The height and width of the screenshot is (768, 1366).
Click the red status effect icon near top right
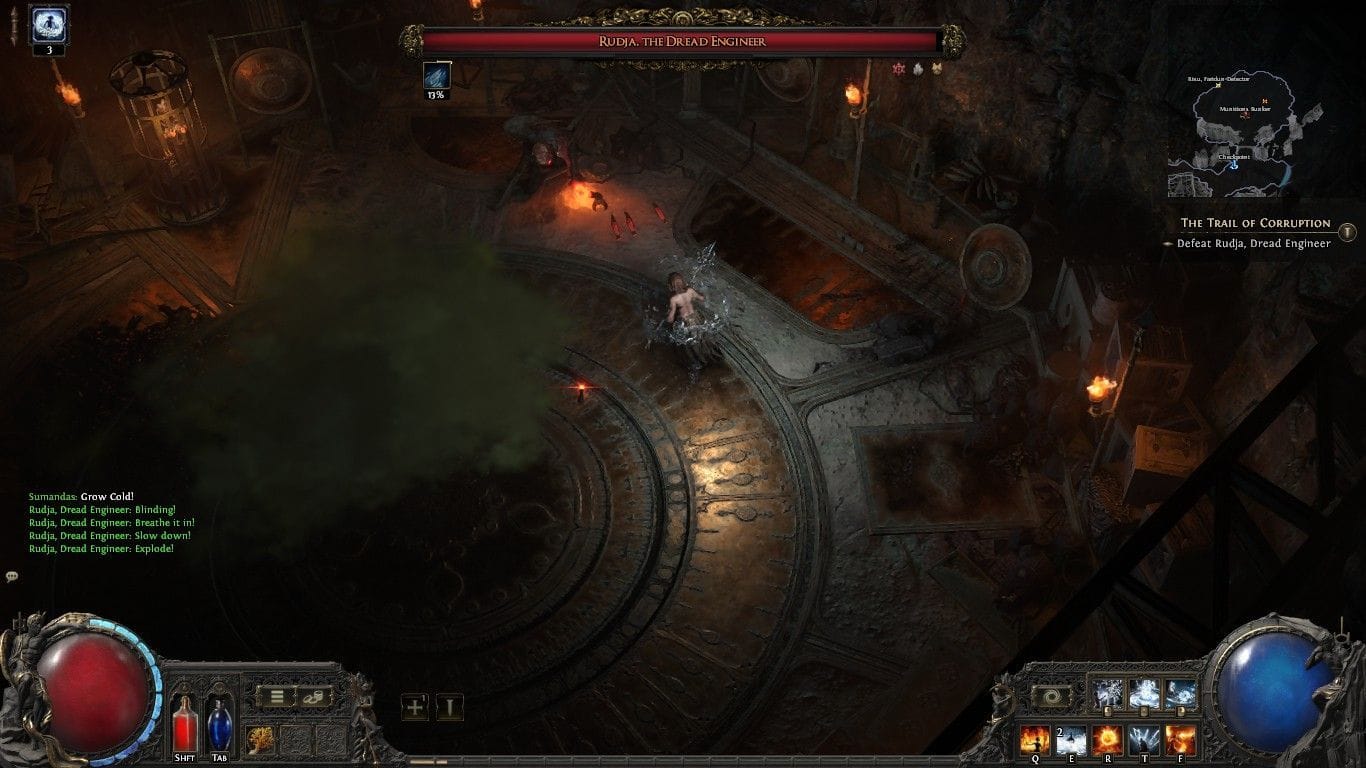(x=900, y=70)
